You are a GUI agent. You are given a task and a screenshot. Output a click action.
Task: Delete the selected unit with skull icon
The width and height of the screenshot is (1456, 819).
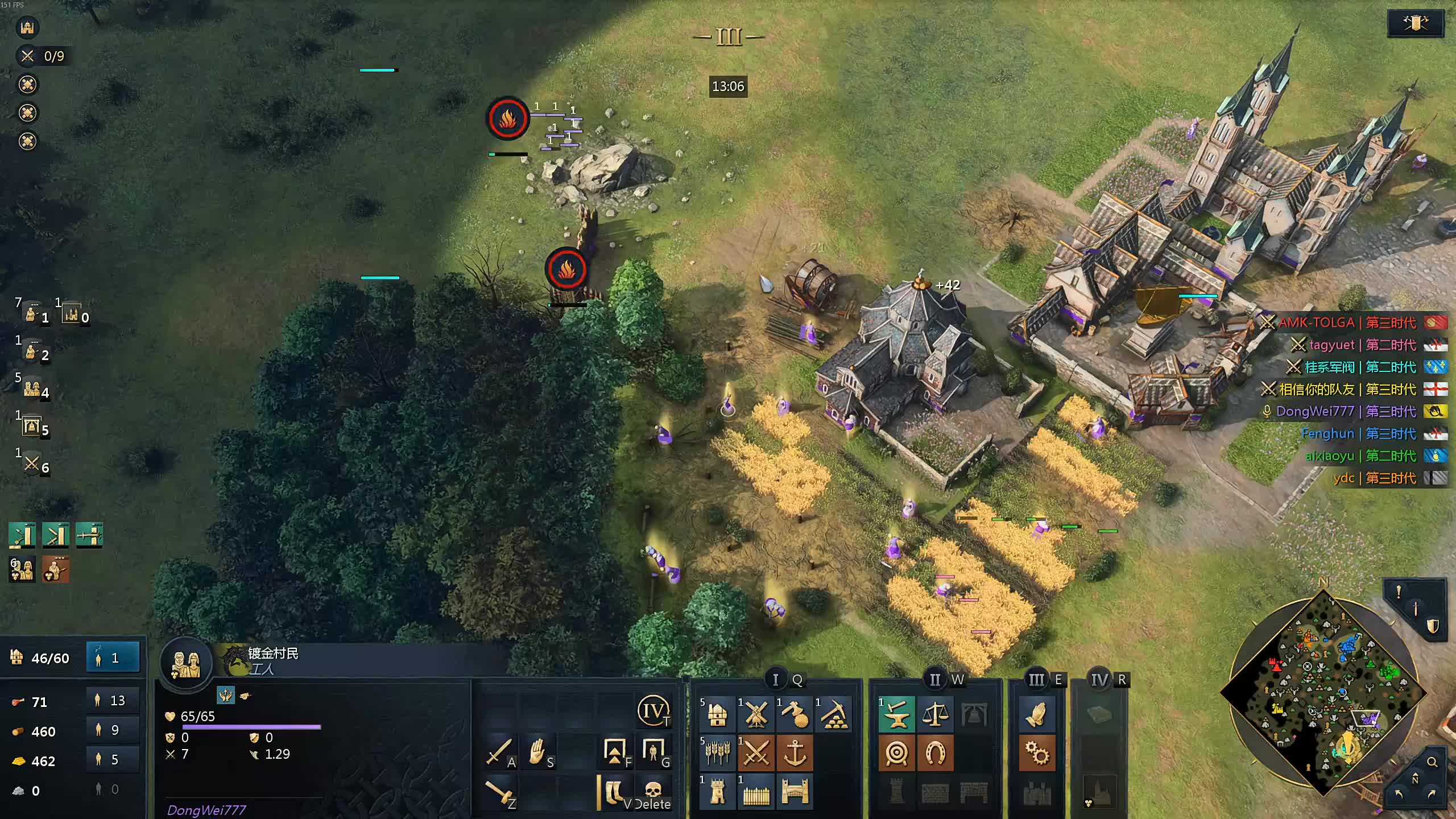(x=653, y=792)
